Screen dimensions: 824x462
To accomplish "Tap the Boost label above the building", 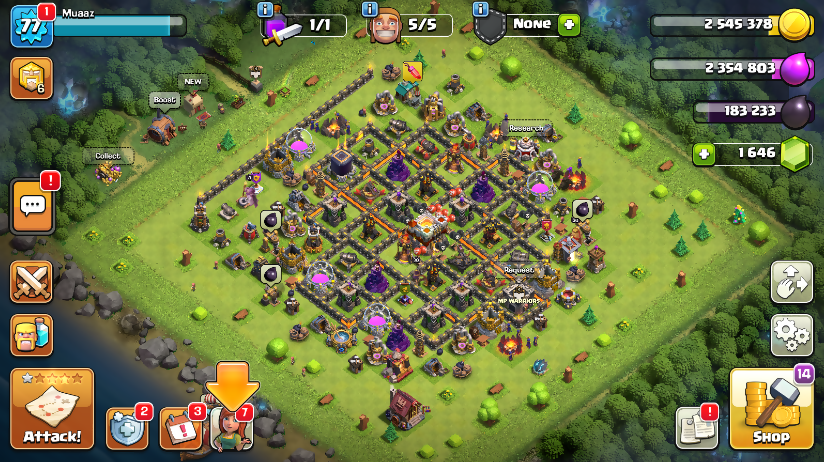I will tap(164, 100).
